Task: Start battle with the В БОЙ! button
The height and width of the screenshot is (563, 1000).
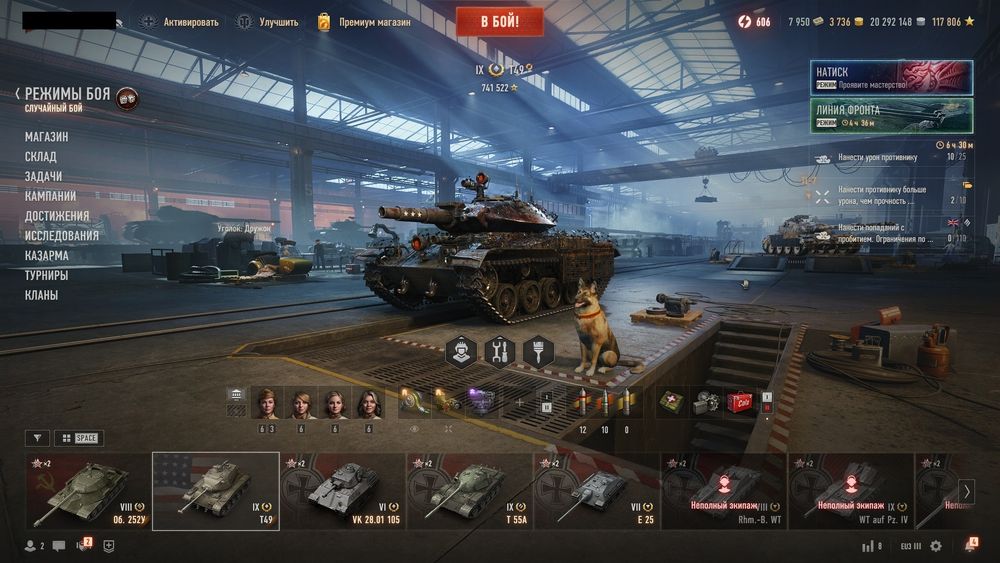Action: point(500,21)
